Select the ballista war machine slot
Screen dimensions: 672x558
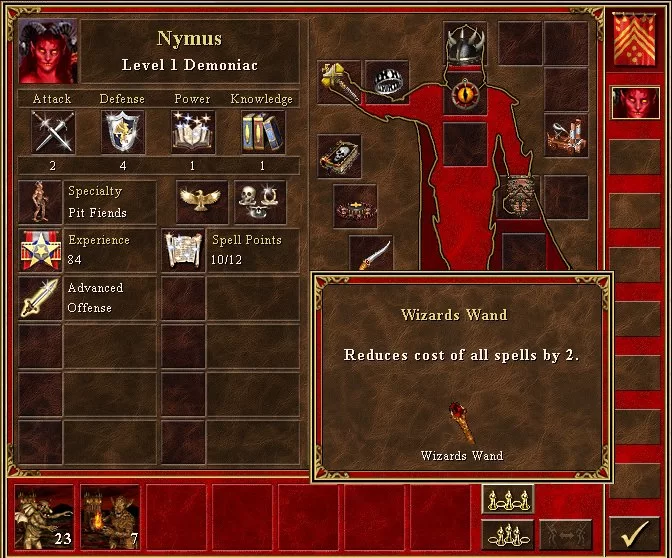(x=565, y=135)
